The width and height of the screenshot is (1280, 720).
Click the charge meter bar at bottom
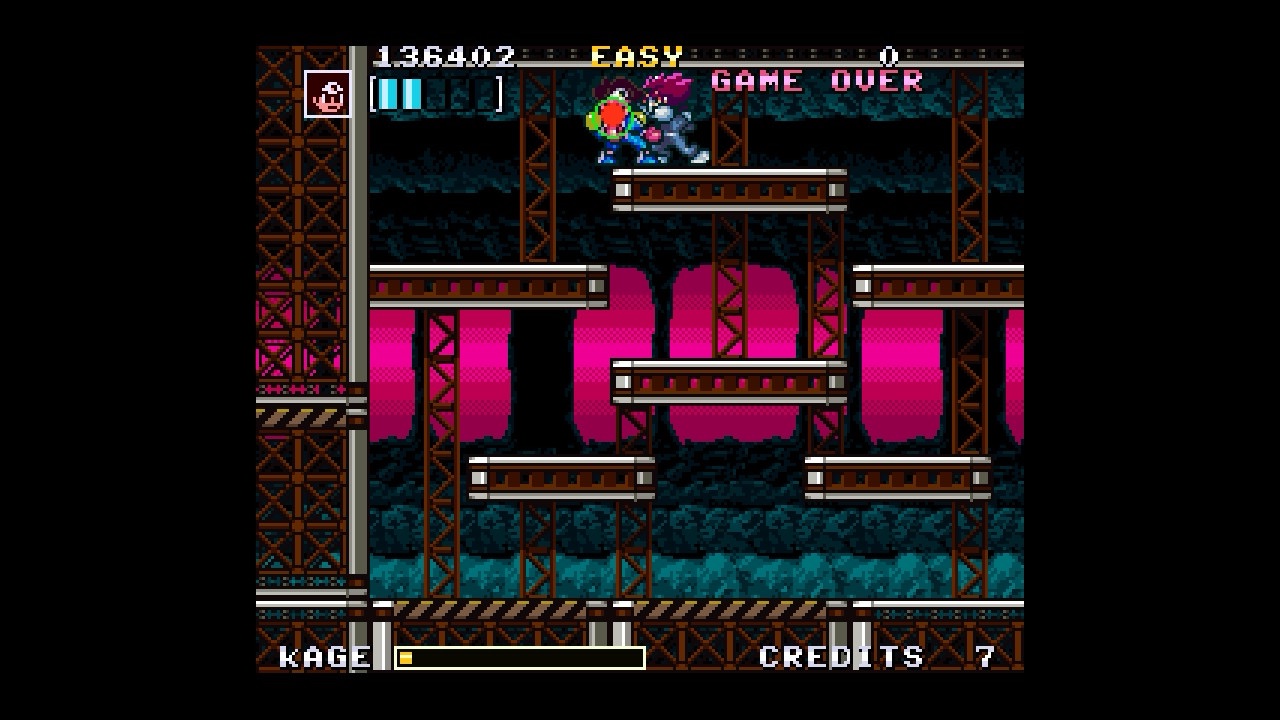click(x=520, y=658)
